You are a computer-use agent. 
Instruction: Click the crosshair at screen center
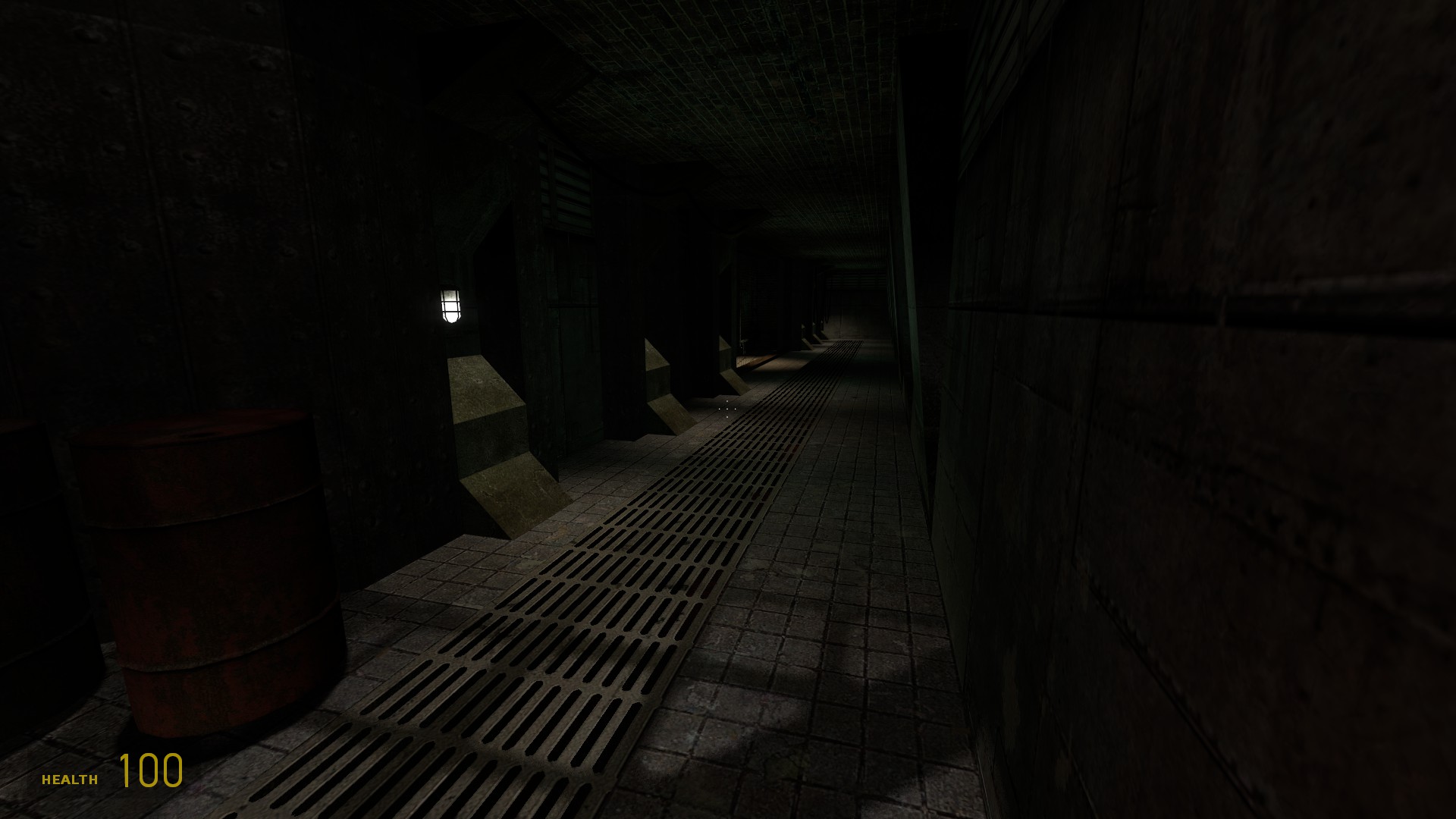pos(726,409)
